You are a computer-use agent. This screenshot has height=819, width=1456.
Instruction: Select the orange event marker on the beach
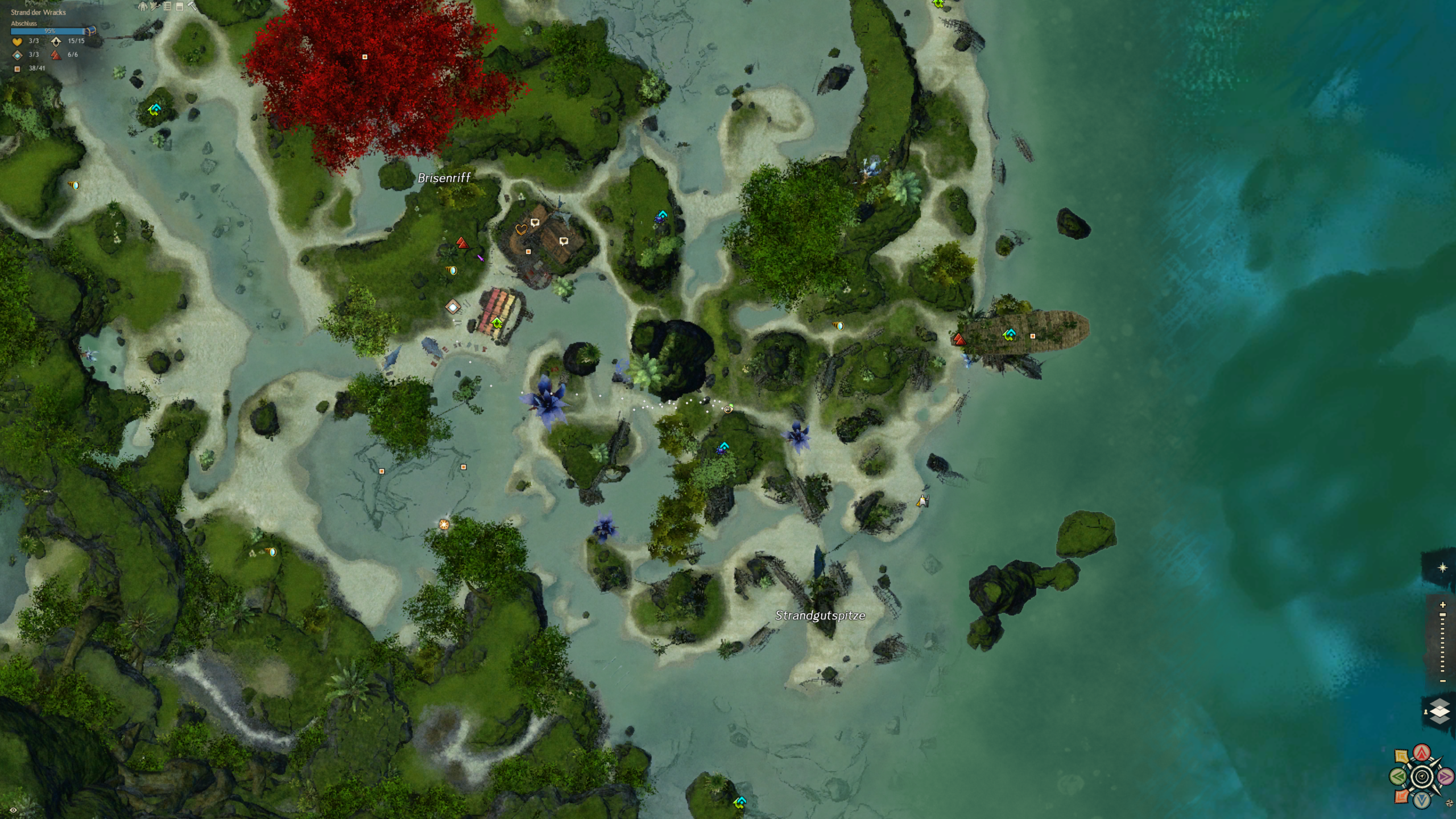pyautogui.click(x=444, y=524)
